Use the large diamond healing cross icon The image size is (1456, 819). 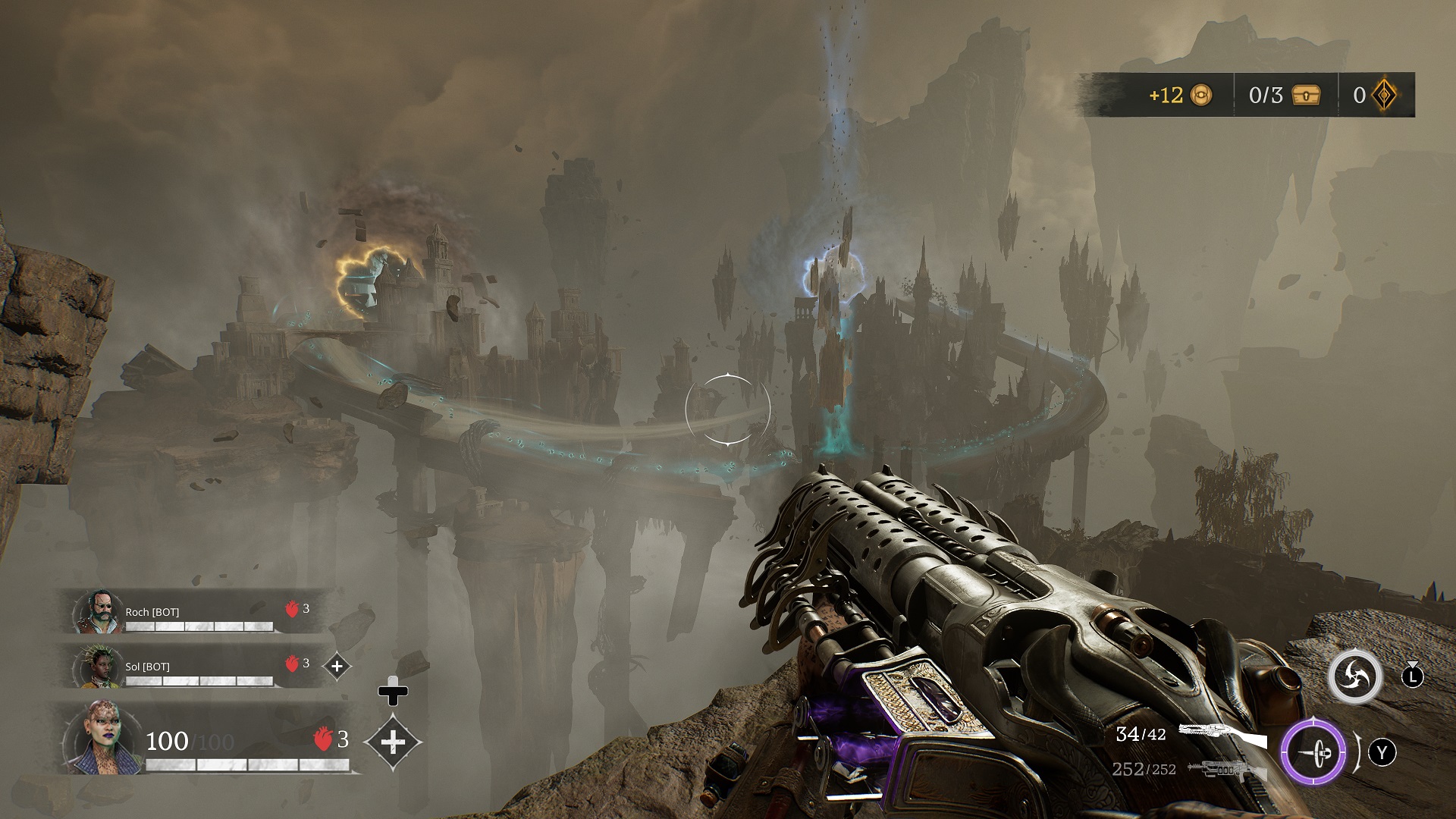coord(393,741)
